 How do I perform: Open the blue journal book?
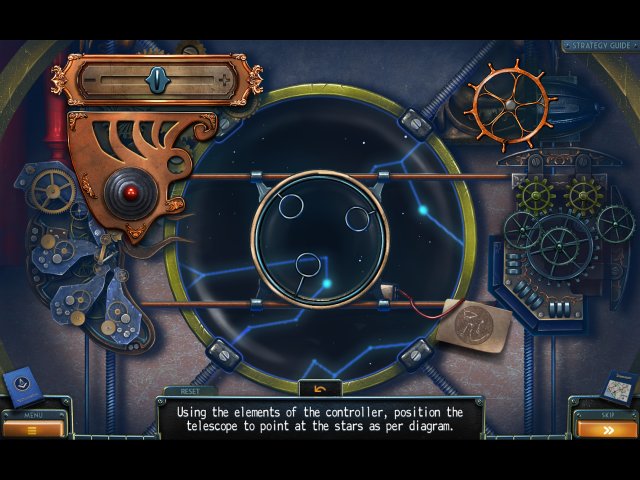(22, 387)
